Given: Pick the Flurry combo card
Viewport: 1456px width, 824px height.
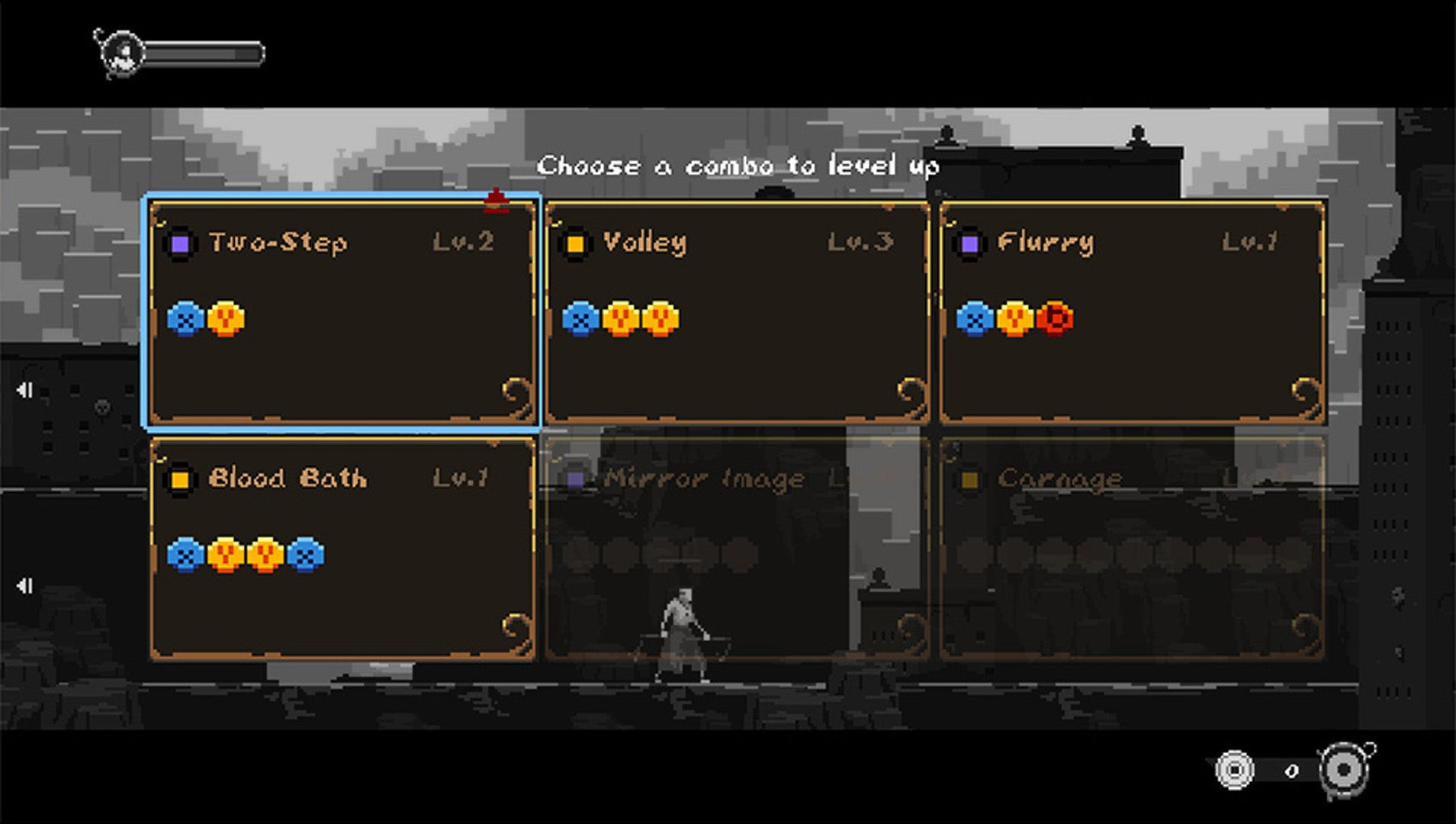Looking at the screenshot, I should tap(1132, 313).
